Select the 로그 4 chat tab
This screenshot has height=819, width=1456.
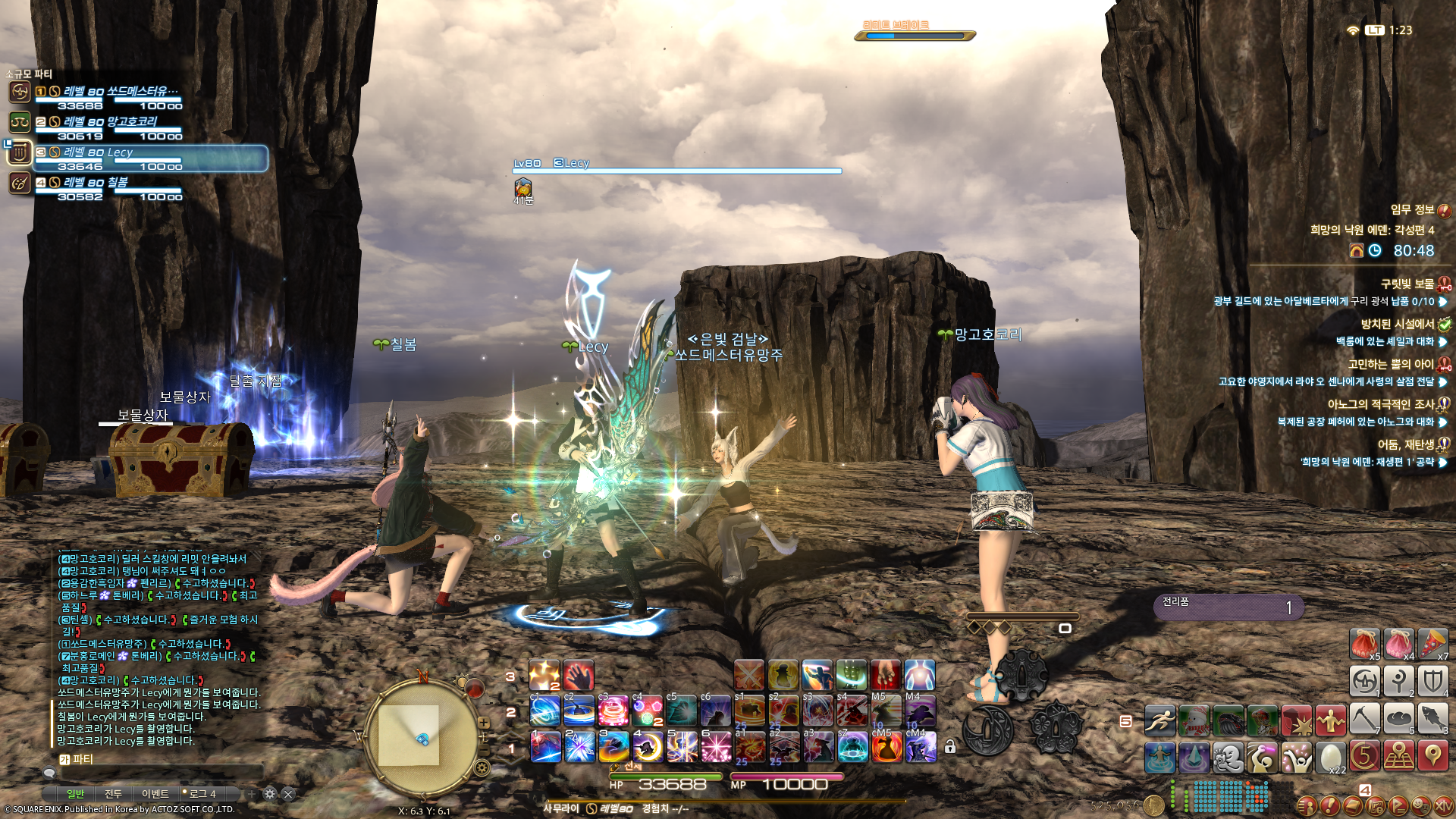point(202,794)
